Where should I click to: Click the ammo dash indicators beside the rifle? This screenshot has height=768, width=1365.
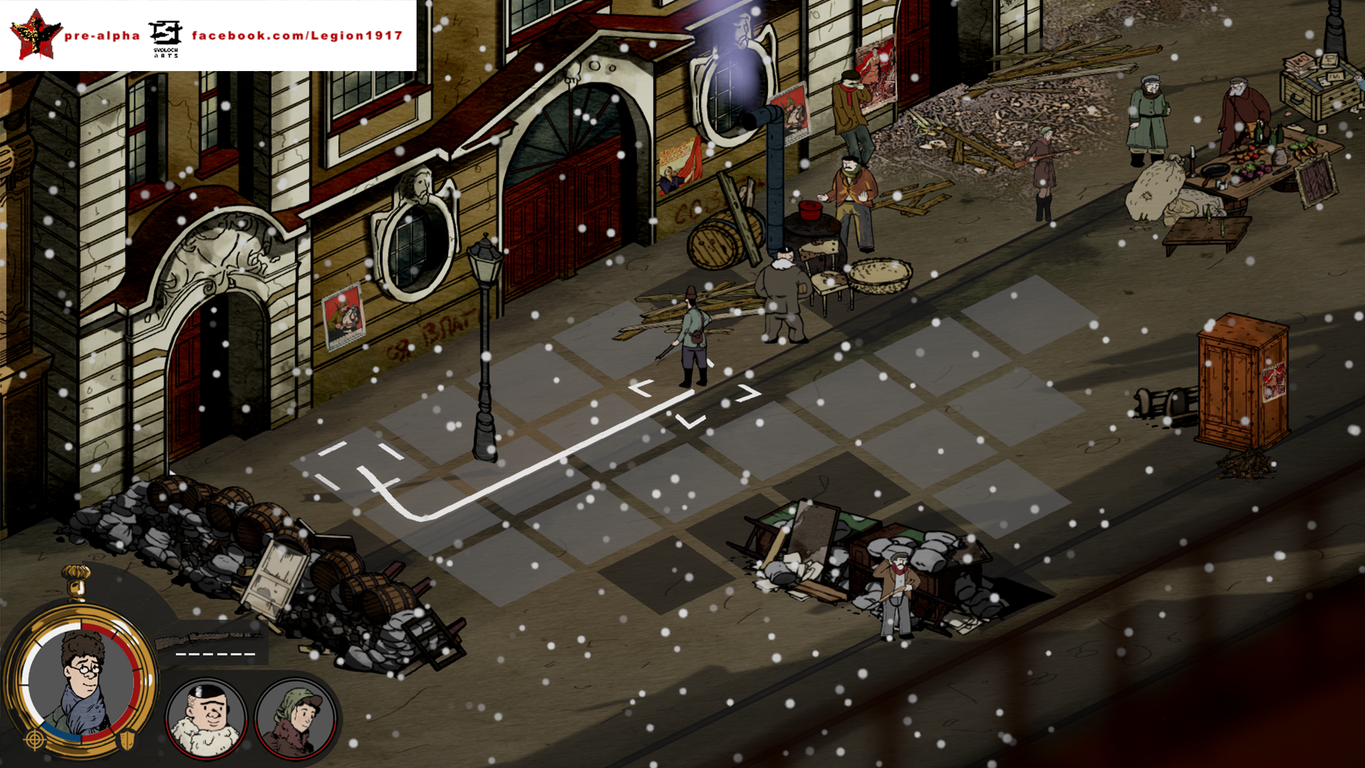click(214, 654)
